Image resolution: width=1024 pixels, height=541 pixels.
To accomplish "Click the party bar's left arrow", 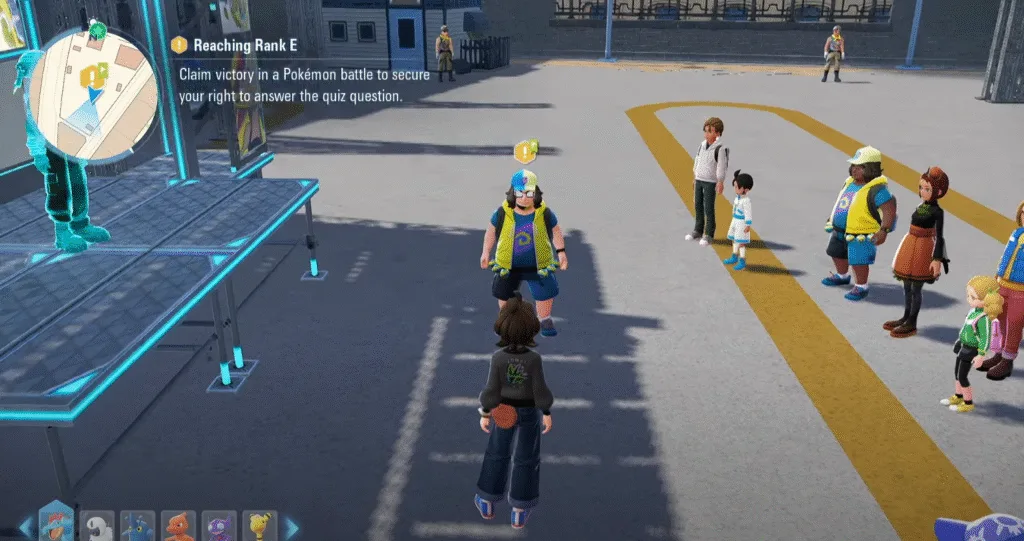I will [25, 526].
